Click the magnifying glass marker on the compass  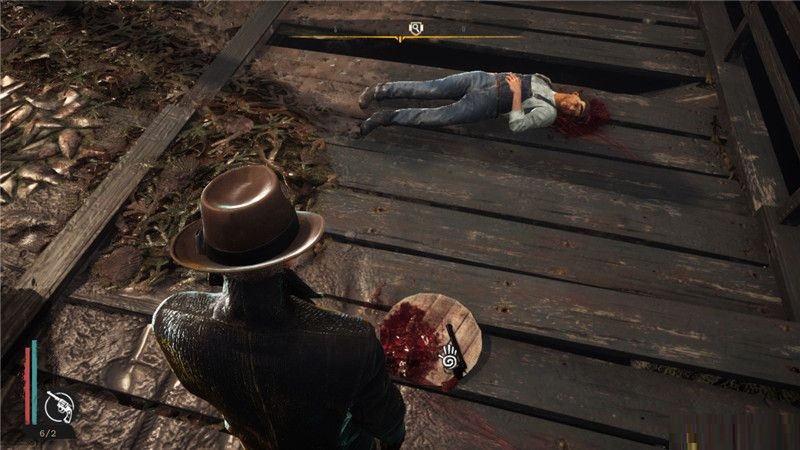pyautogui.click(x=414, y=28)
